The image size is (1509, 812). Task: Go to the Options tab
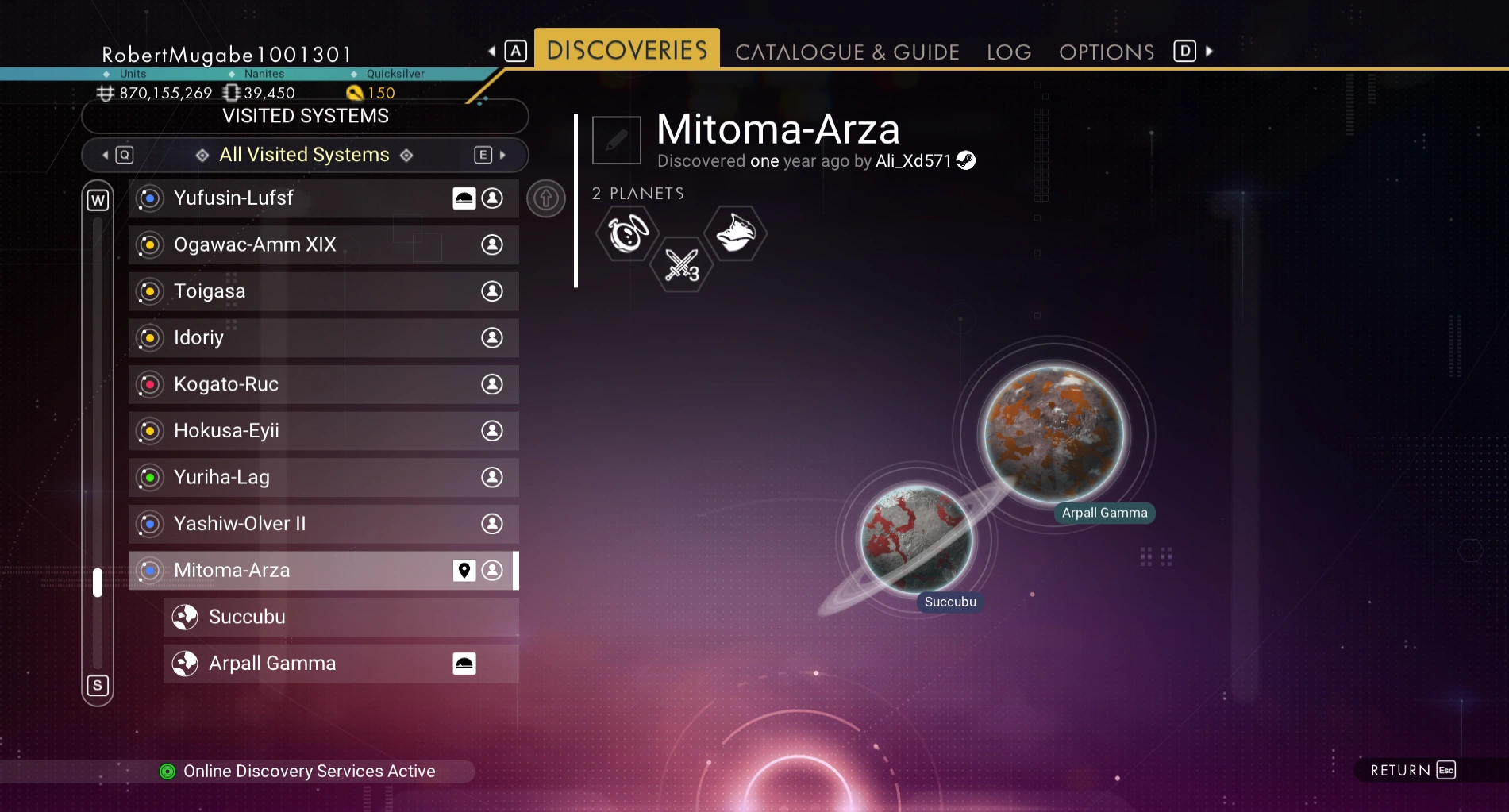[x=1107, y=52]
